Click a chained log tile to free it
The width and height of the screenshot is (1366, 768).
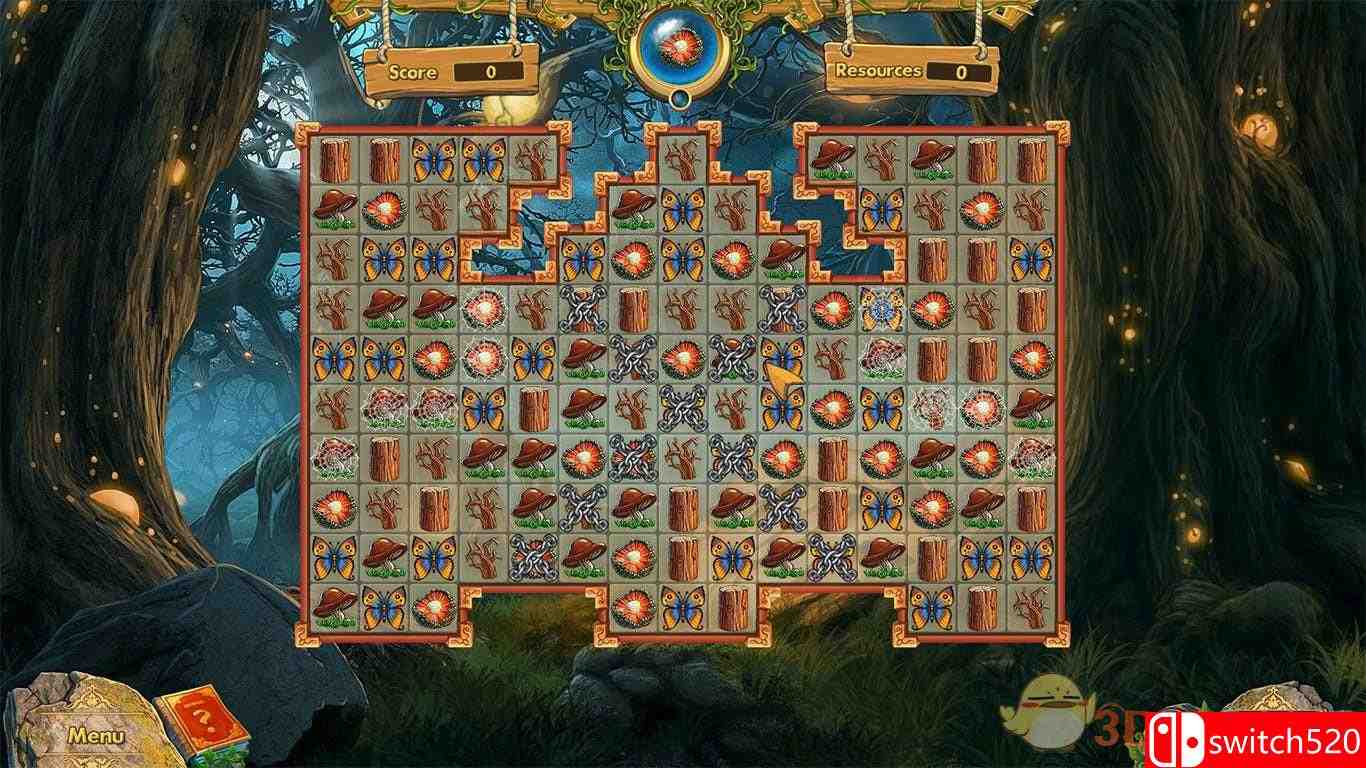point(581,312)
